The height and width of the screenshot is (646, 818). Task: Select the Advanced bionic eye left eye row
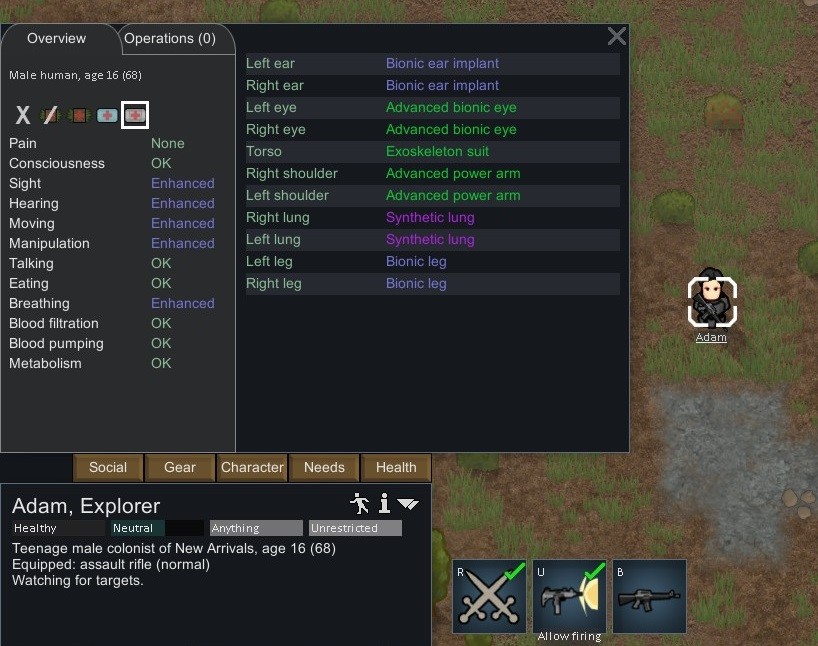[x=433, y=107]
